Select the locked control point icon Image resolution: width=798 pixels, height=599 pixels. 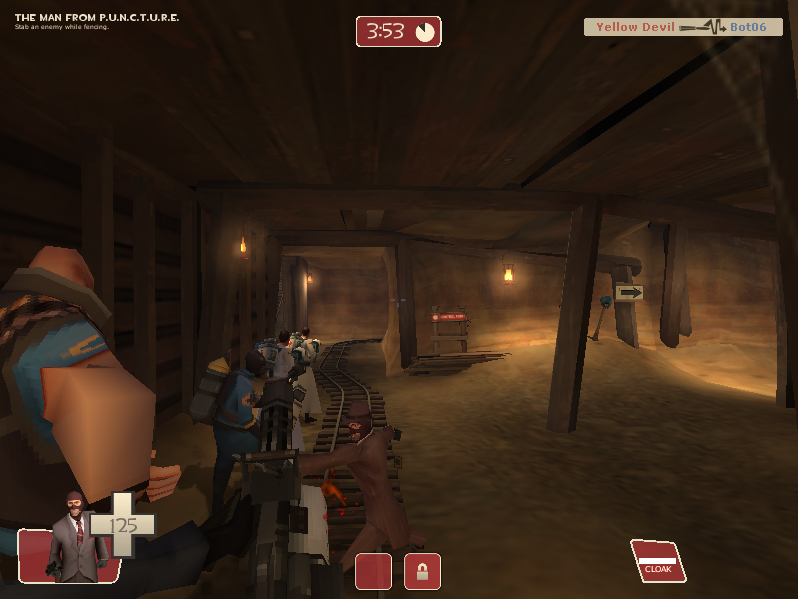click(422, 571)
